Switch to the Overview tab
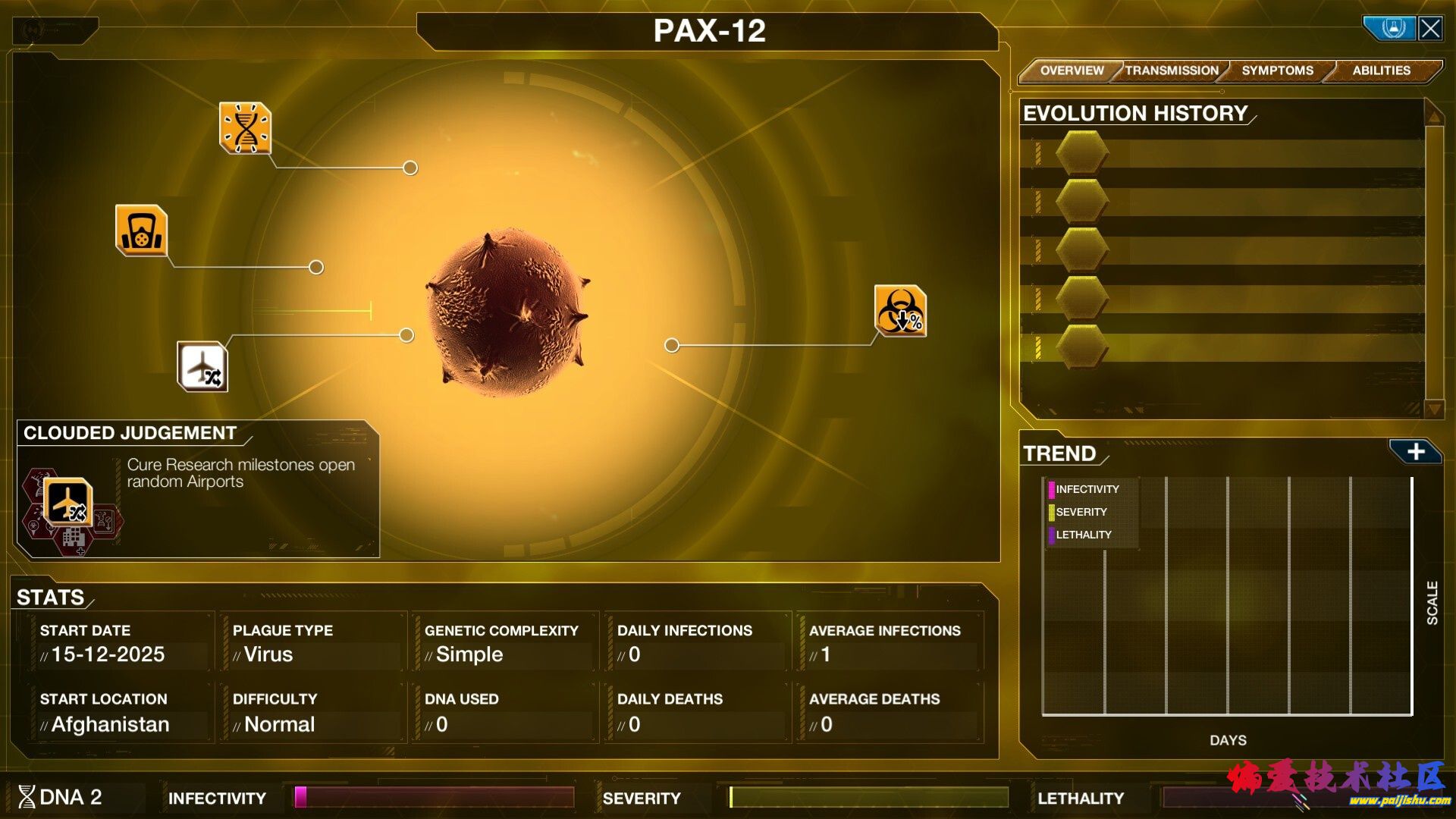This screenshot has height=819, width=1456. point(1071,71)
